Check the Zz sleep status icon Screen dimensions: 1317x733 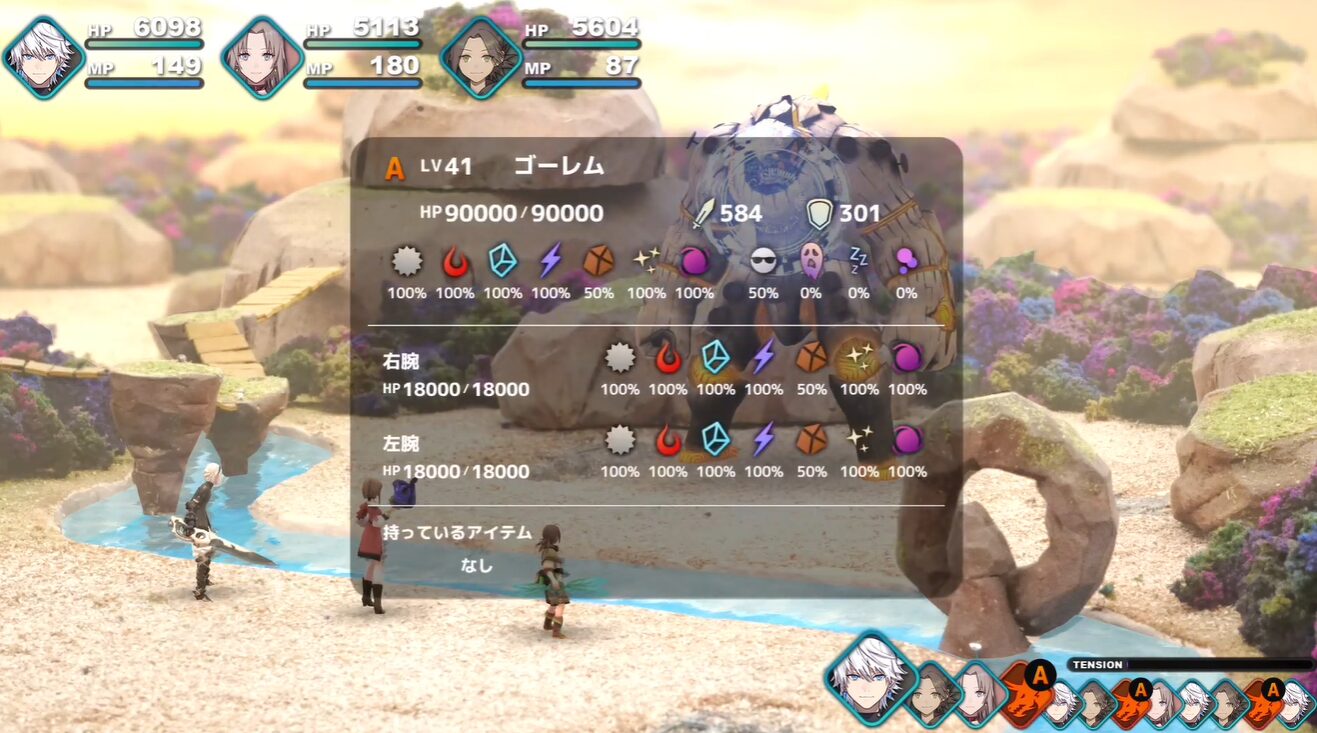(x=859, y=261)
